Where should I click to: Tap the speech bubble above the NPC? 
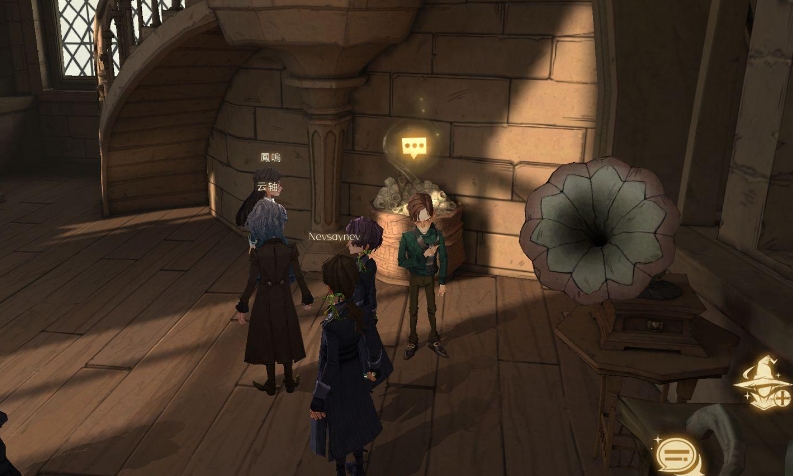[414, 147]
